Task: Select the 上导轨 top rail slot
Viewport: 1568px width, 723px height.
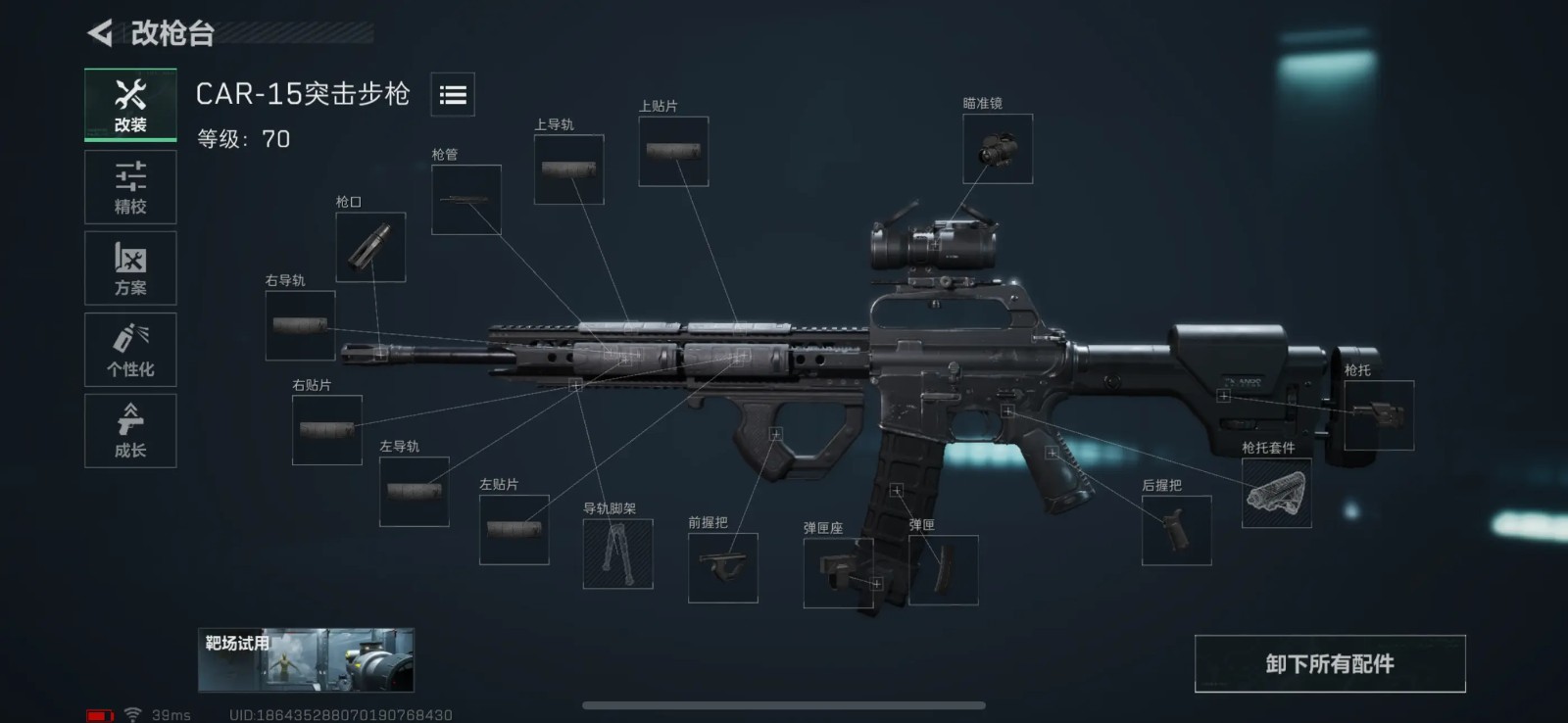Action: click(568, 169)
